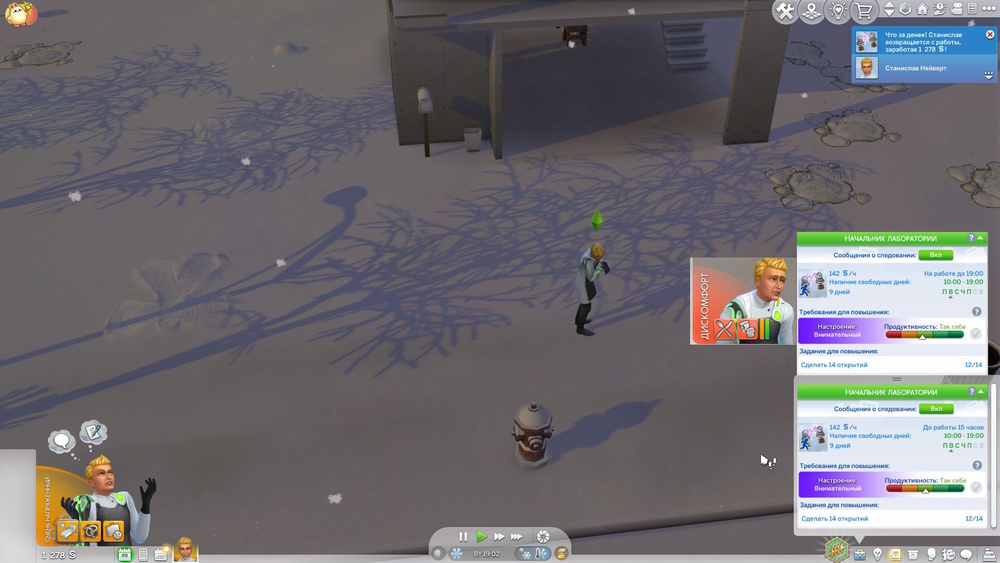The image size is (1000, 563).
Task: Toggle the upper follow-notifications 'Вкл' button
Action: (x=936, y=255)
